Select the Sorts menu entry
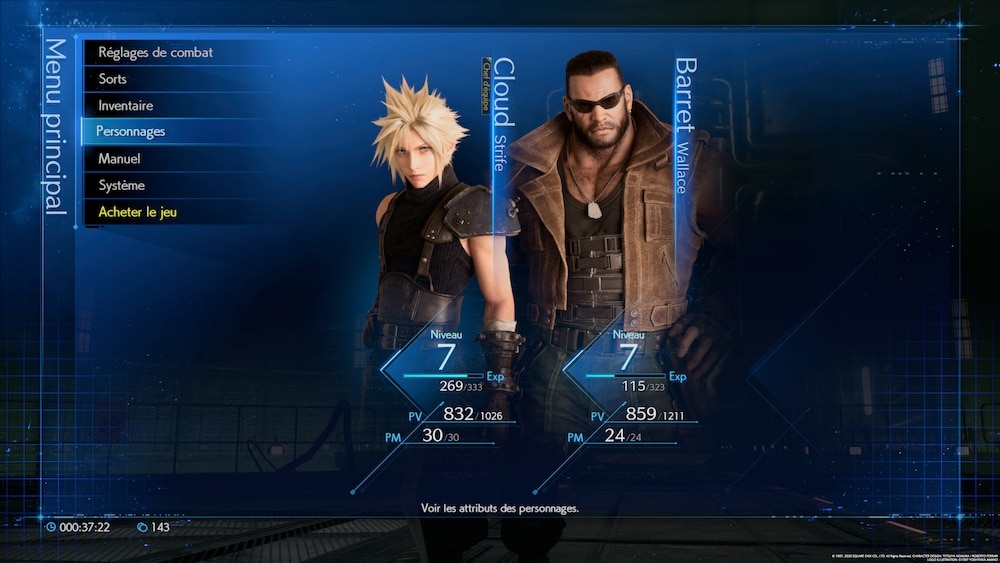The image size is (1000, 563). coord(113,79)
